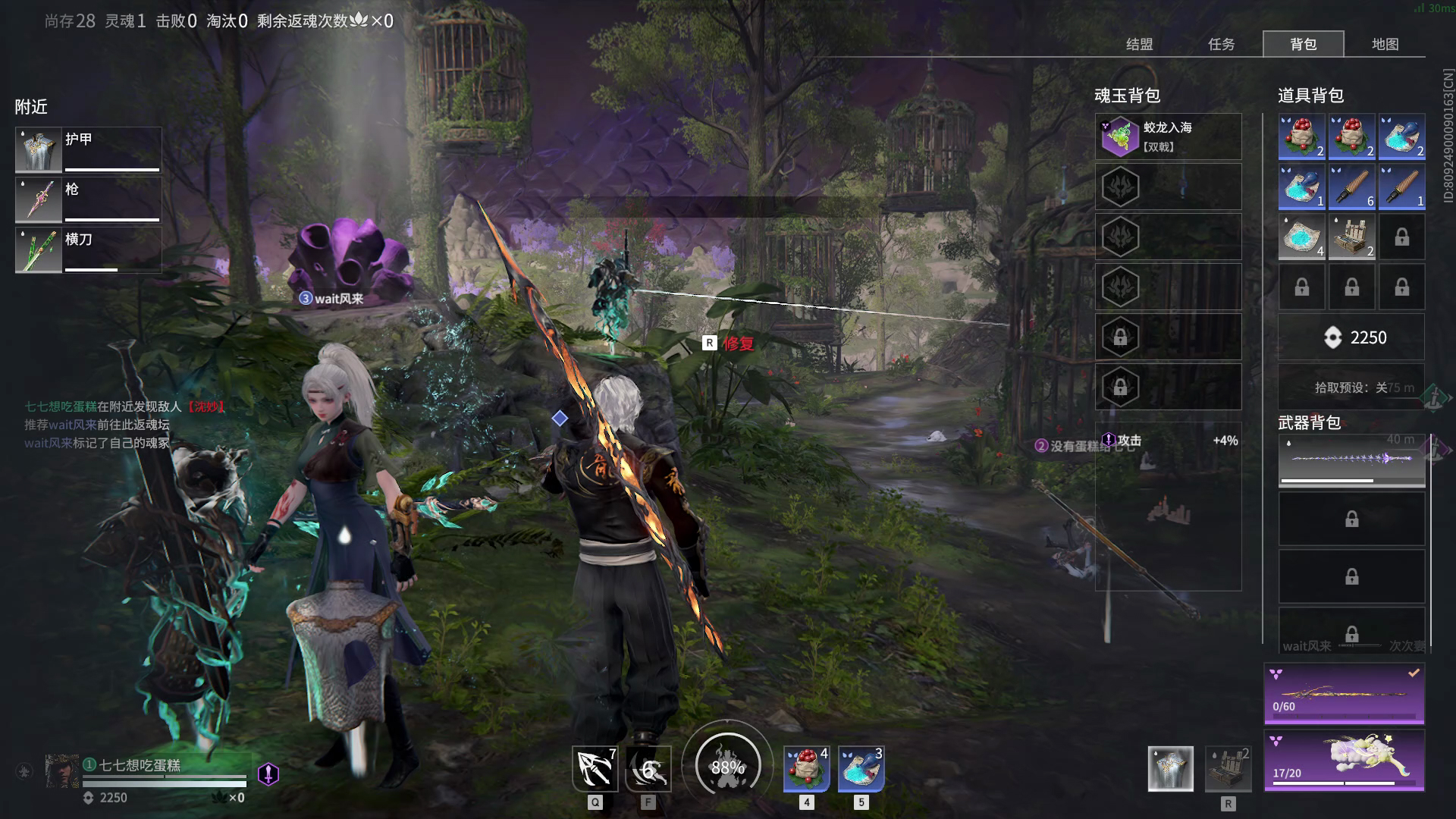Use the red berry bag in hotbar slot 4
This screenshot has height=819, width=1456.
tap(806, 768)
